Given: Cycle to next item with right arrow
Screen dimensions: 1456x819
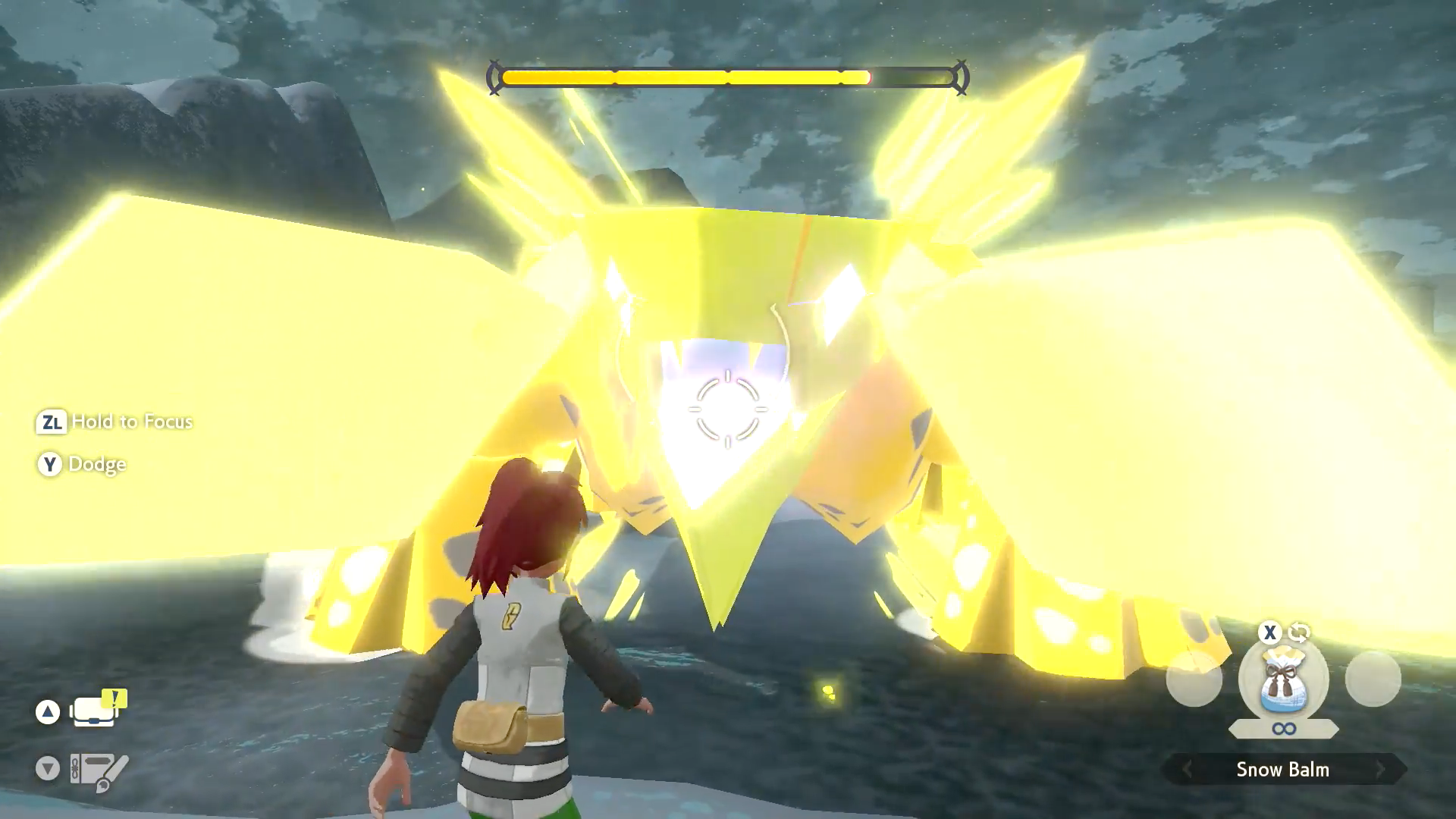Looking at the screenshot, I should click(x=1380, y=770).
